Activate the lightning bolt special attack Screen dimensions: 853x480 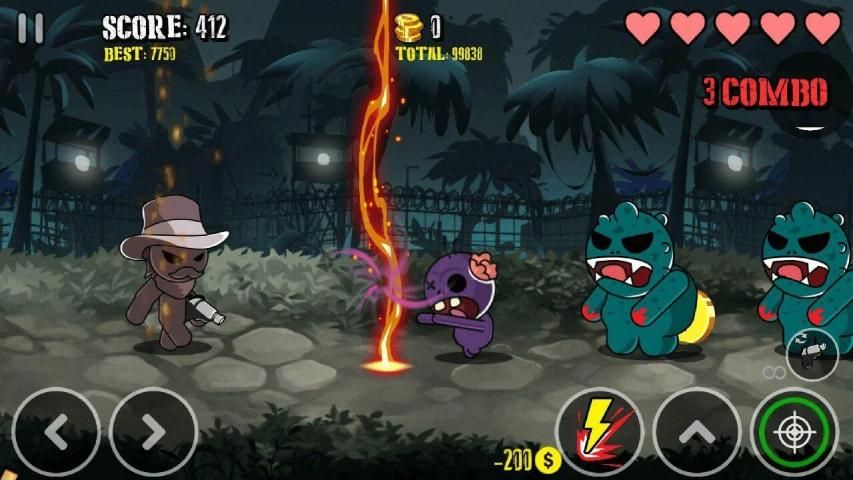click(x=599, y=431)
